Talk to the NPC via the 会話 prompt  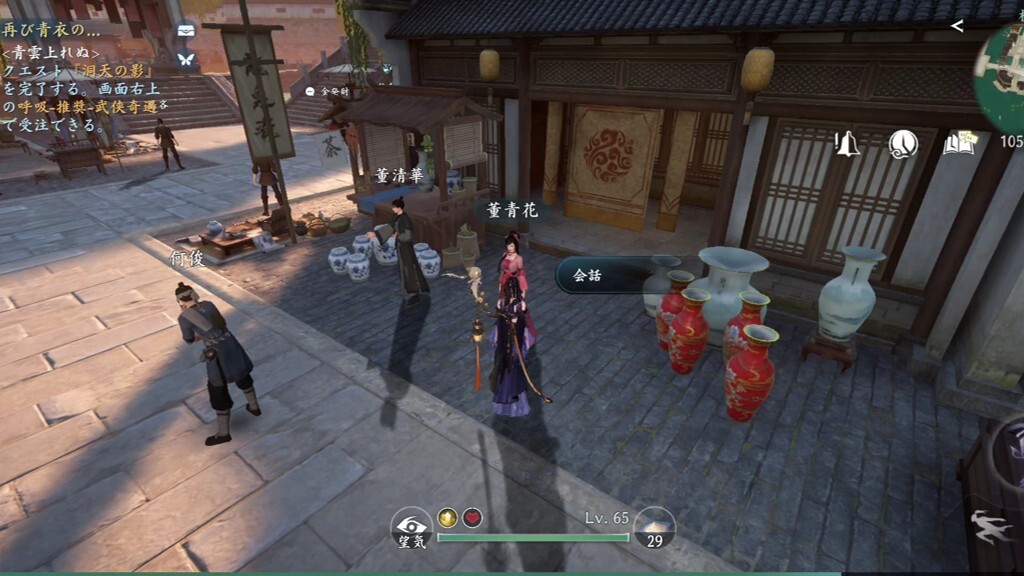coord(600,275)
